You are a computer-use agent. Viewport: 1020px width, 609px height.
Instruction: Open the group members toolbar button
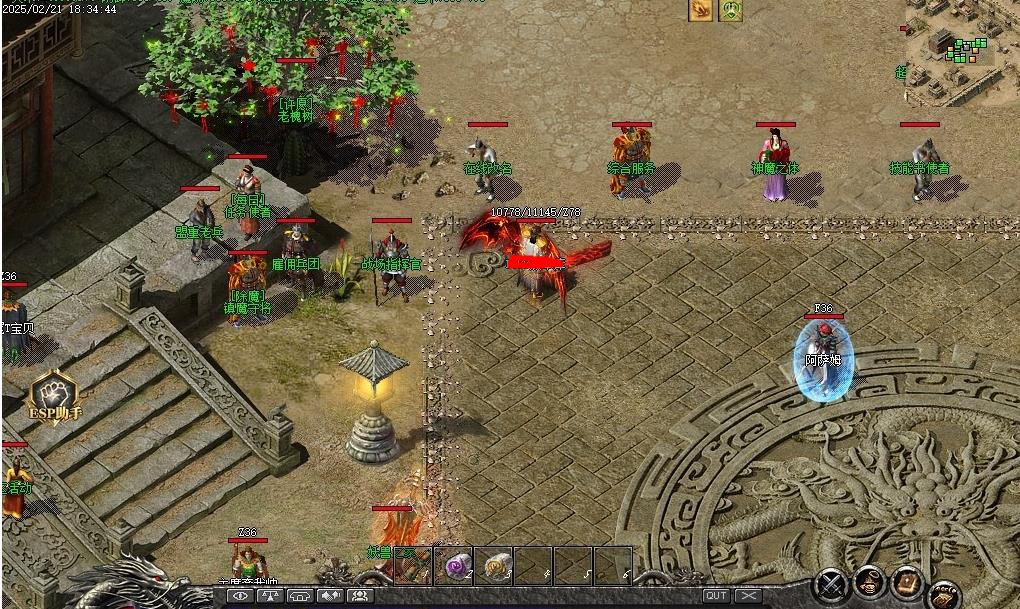360,596
